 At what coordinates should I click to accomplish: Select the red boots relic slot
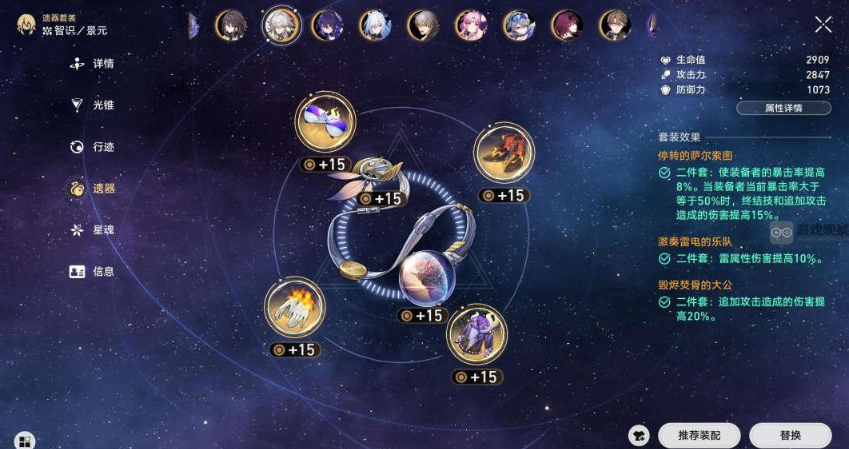504,153
